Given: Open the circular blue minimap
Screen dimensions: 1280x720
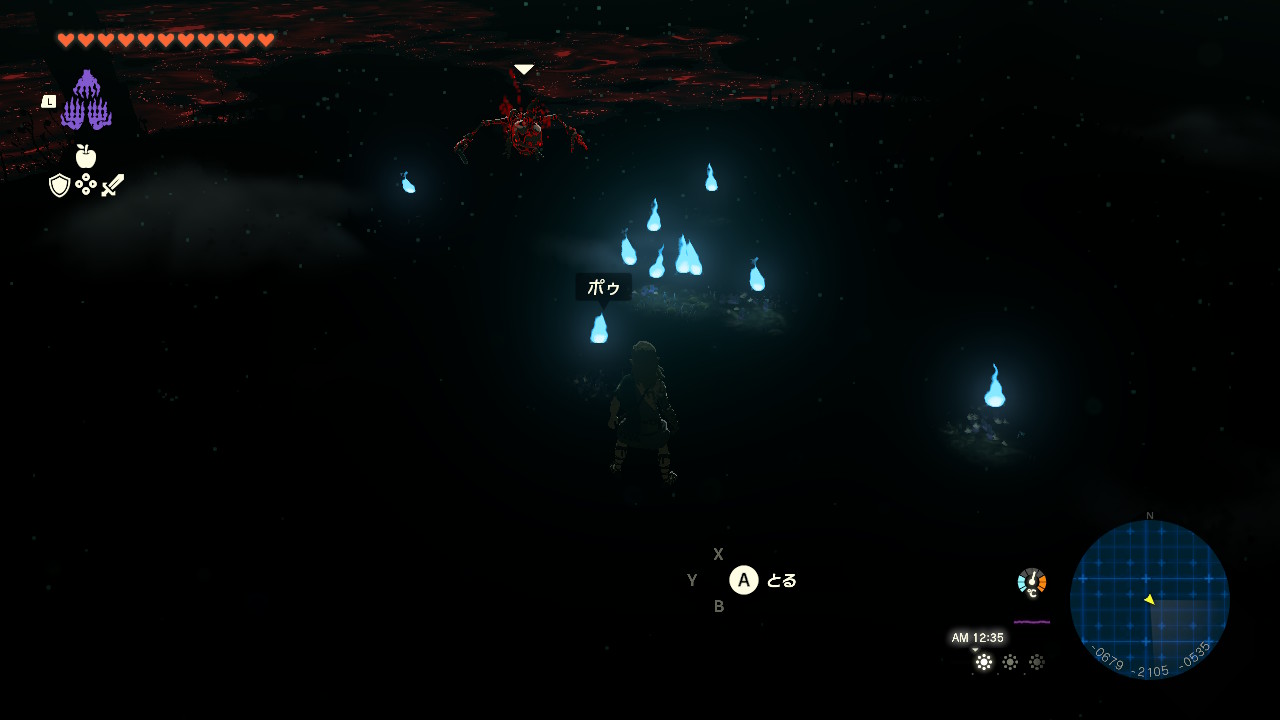Looking at the screenshot, I should pos(1149,599).
